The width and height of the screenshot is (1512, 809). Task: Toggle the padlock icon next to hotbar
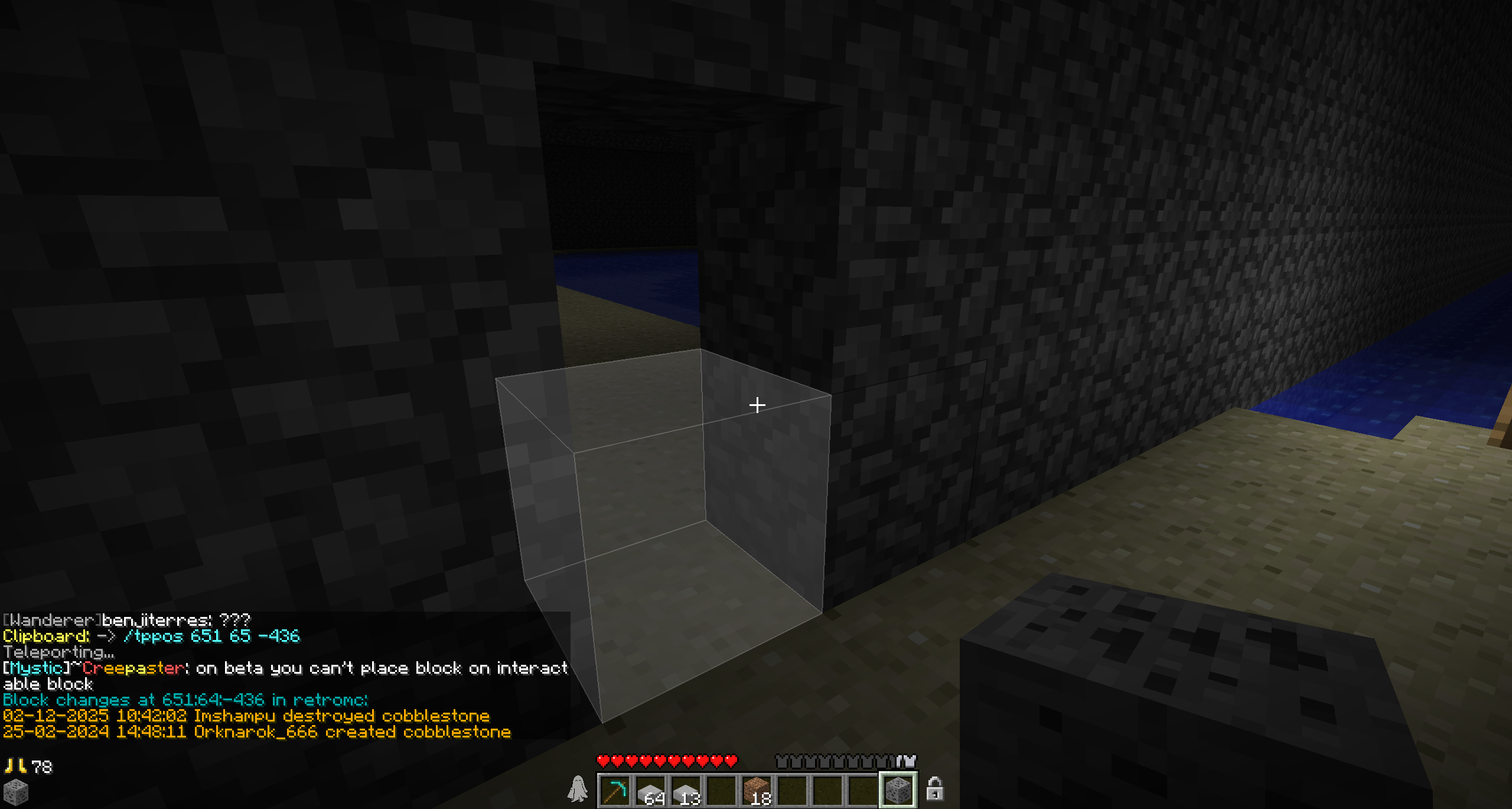click(x=934, y=789)
